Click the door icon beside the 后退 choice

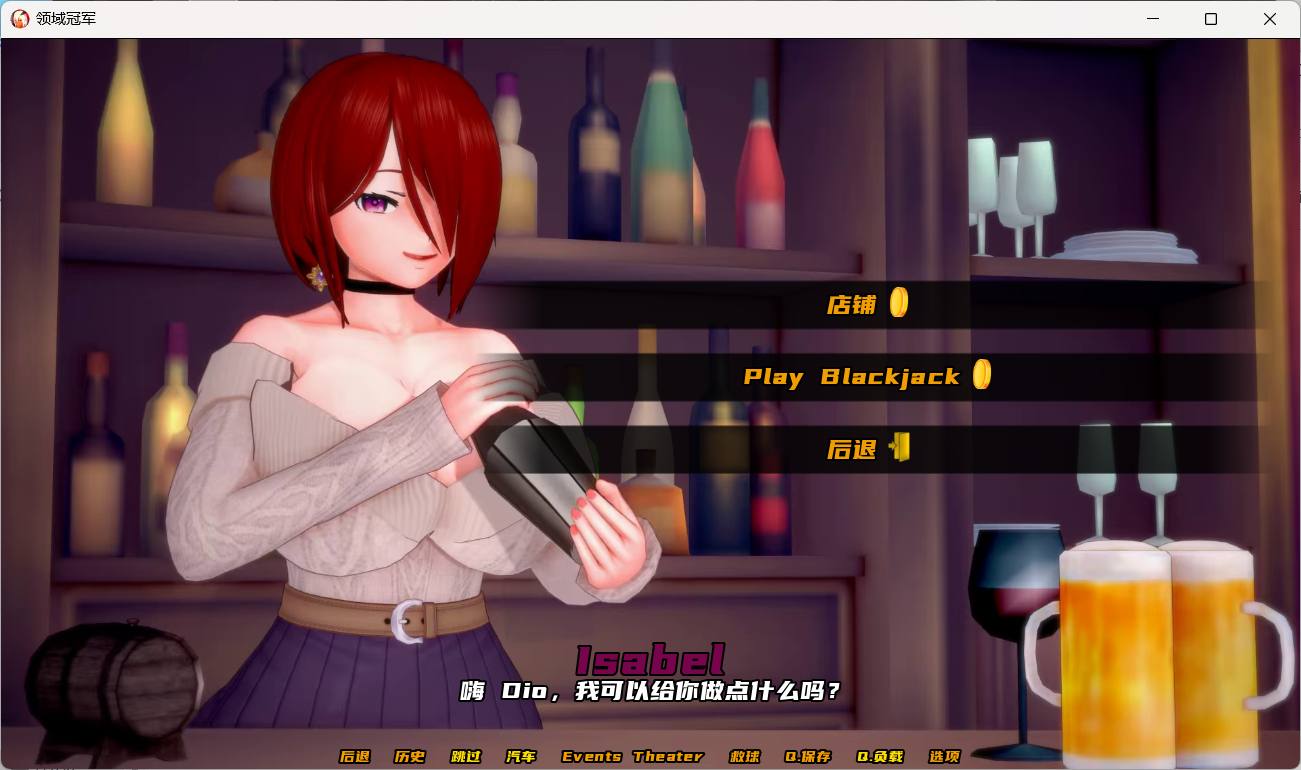898,449
